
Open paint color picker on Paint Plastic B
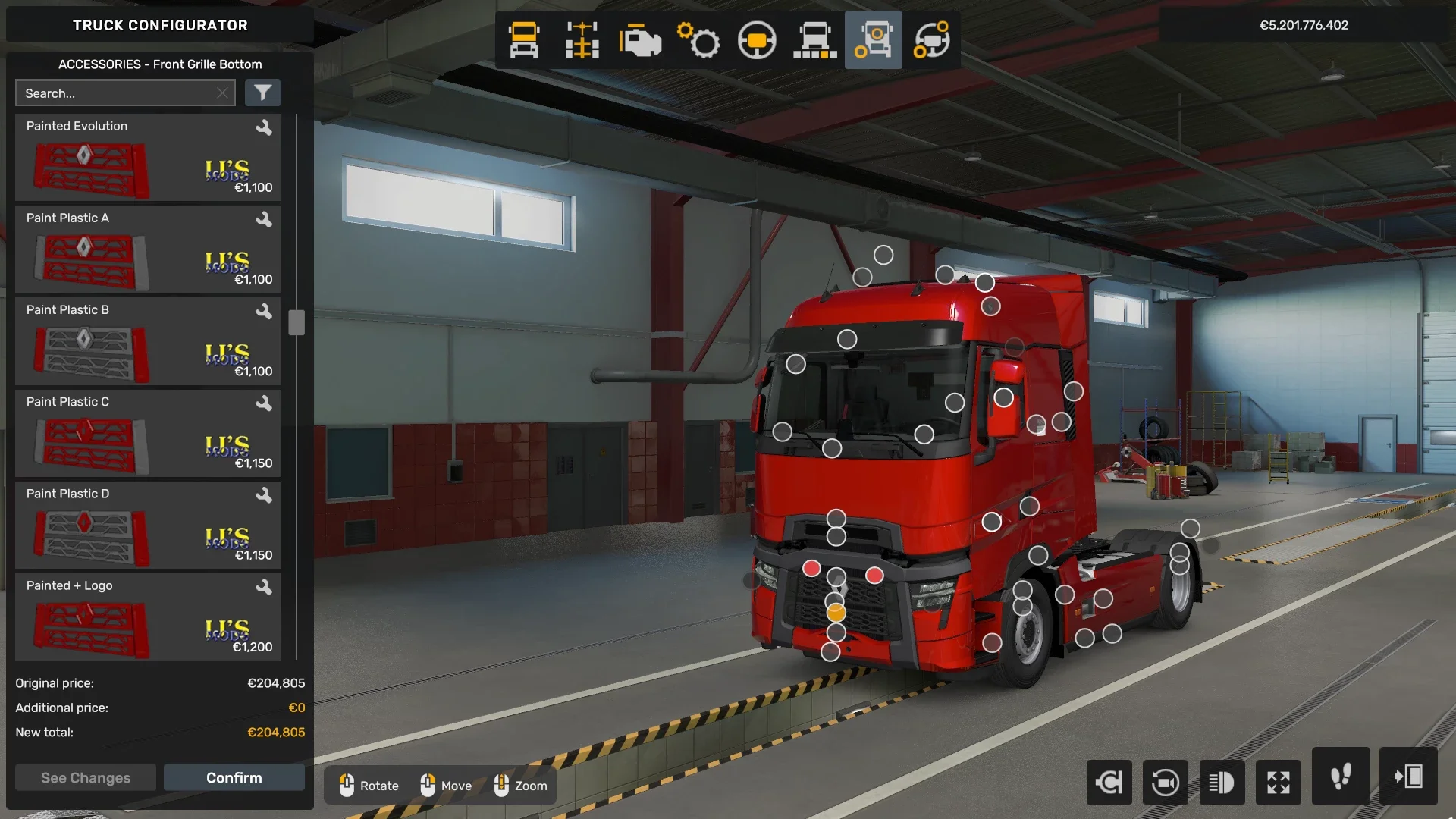[x=265, y=312]
